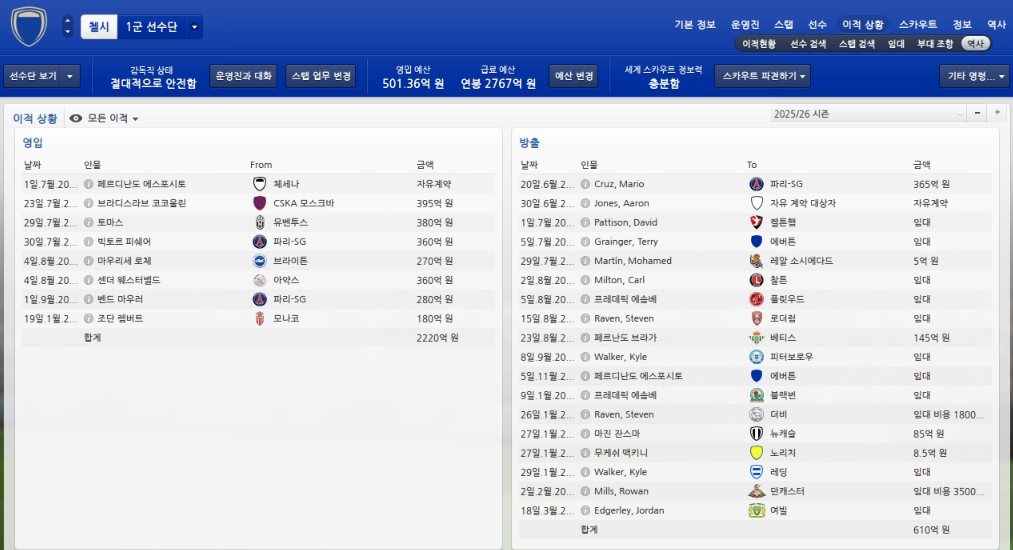Click the Chelsea club badge
The width and height of the screenshot is (1013, 550).
point(28,27)
